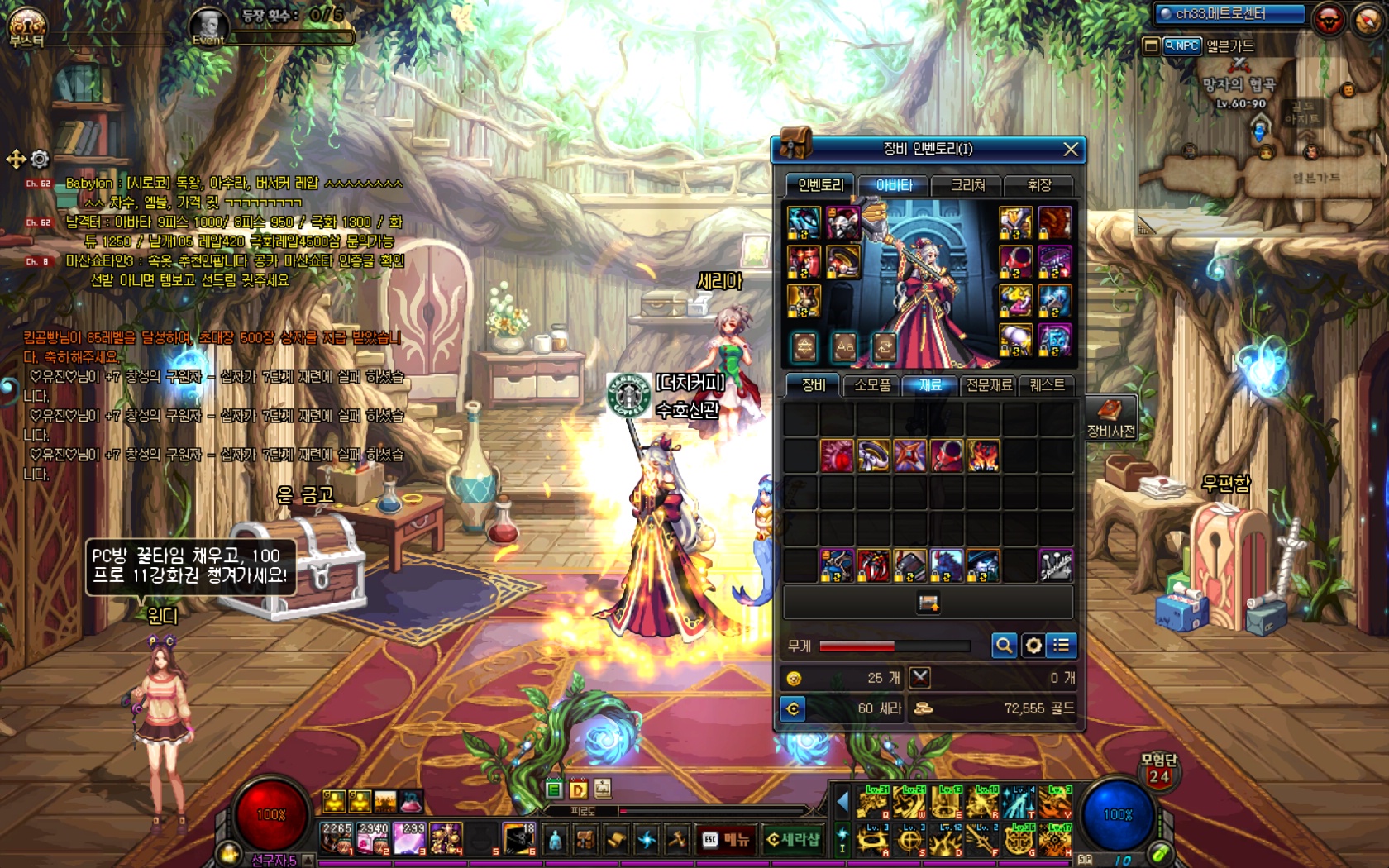
Task: Open the 장비사전 equipment dictionary
Action: click(x=1110, y=417)
